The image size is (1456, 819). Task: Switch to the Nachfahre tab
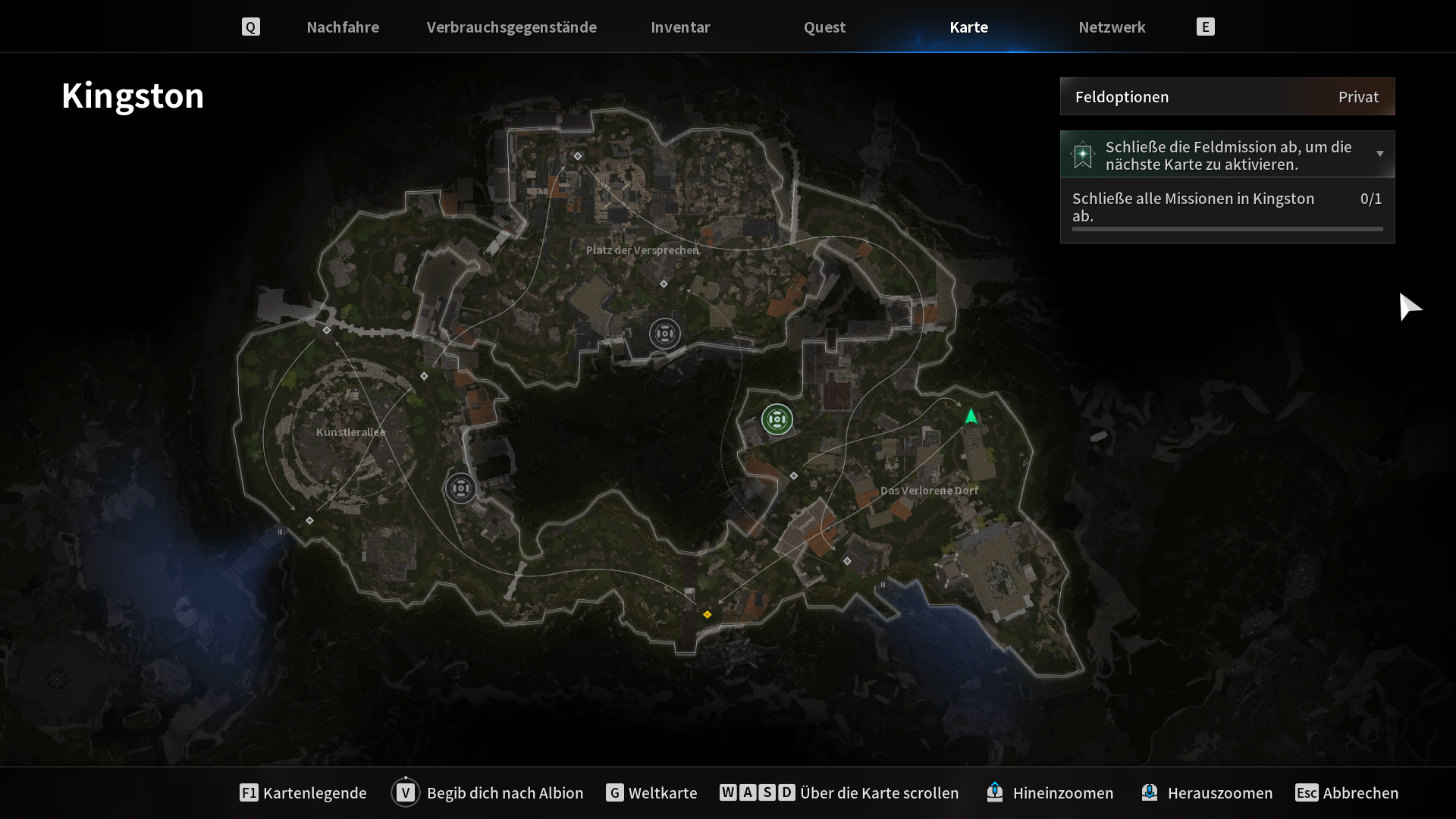343,27
